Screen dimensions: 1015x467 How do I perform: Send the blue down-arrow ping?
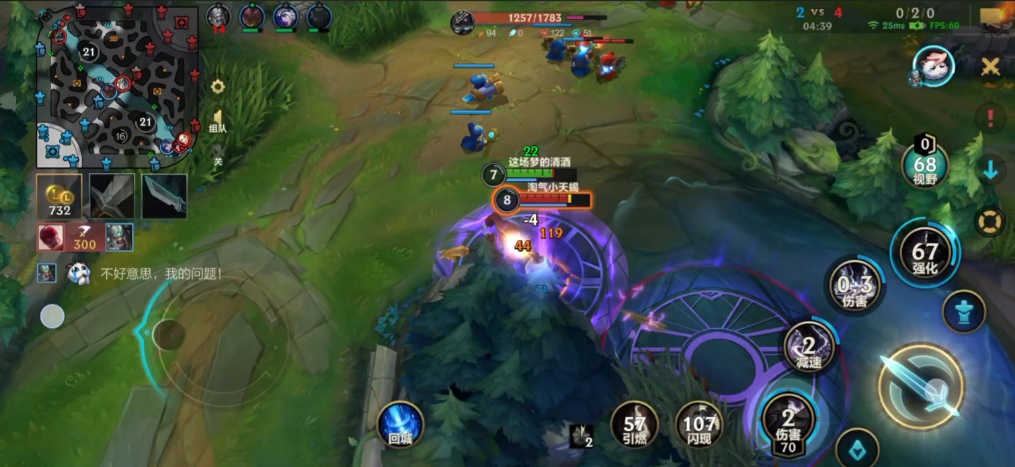(990, 169)
